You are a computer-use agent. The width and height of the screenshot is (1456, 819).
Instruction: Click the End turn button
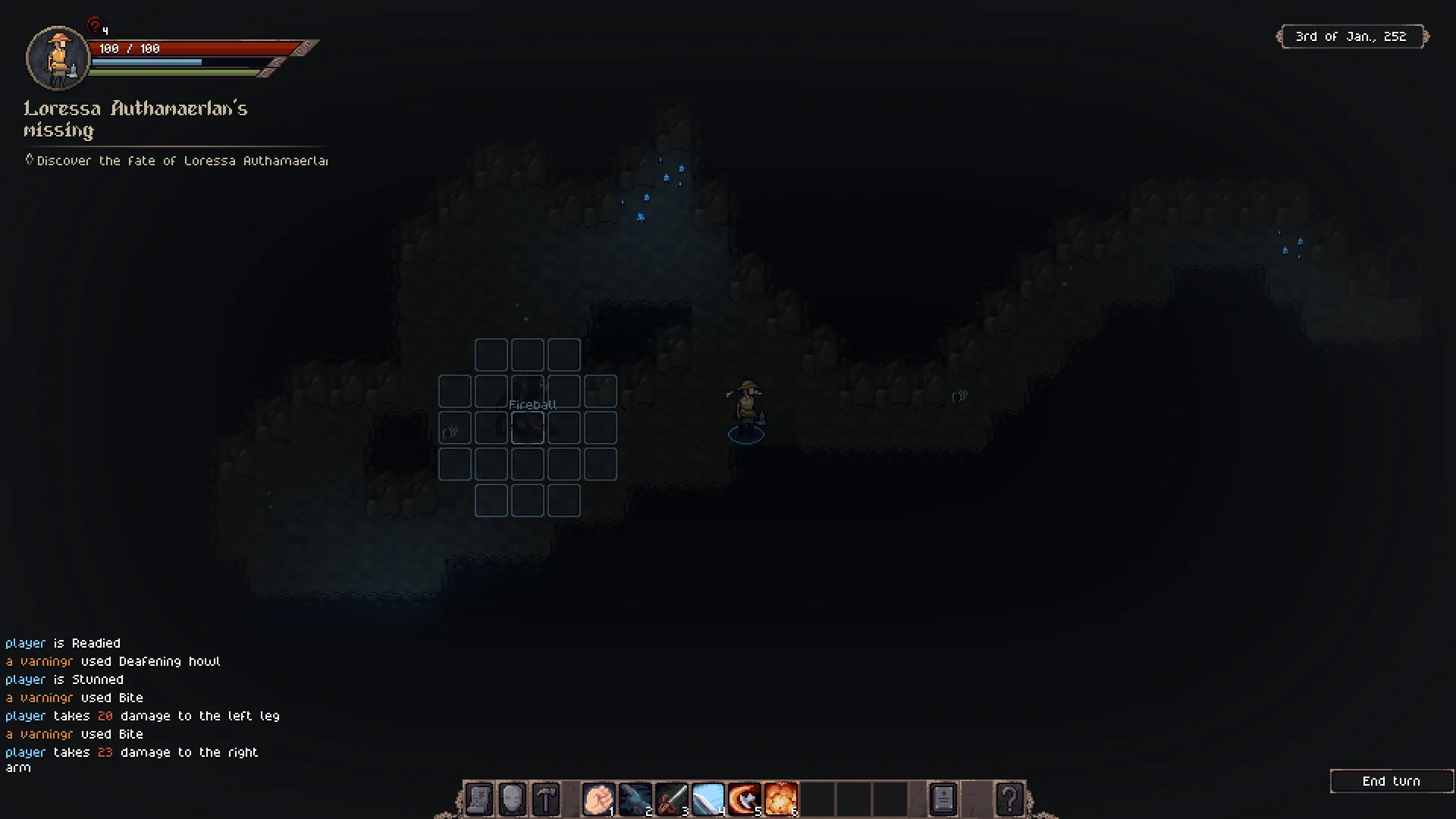pyautogui.click(x=1391, y=781)
